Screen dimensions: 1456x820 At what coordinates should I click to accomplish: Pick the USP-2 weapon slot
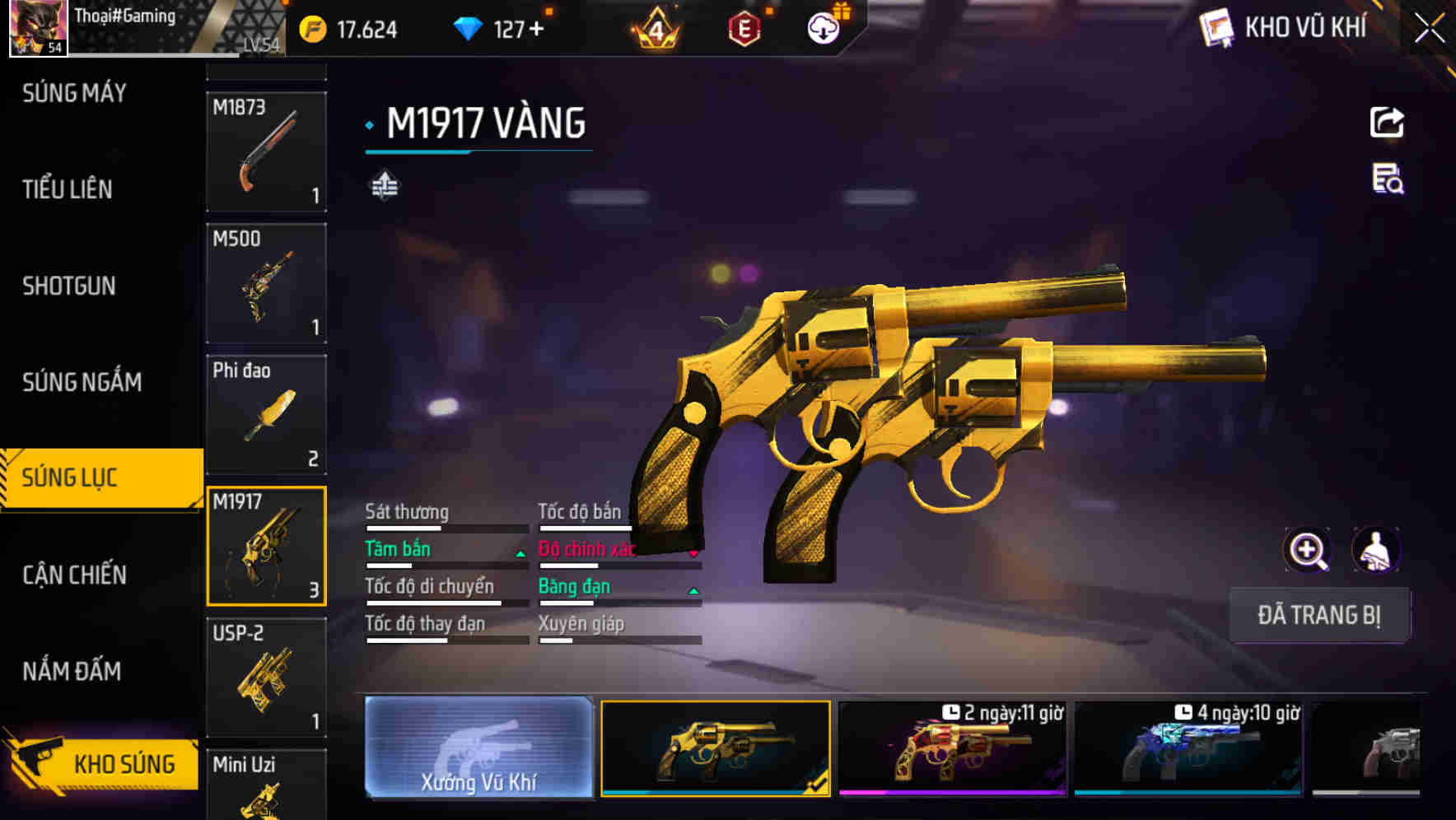(x=266, y=677)
